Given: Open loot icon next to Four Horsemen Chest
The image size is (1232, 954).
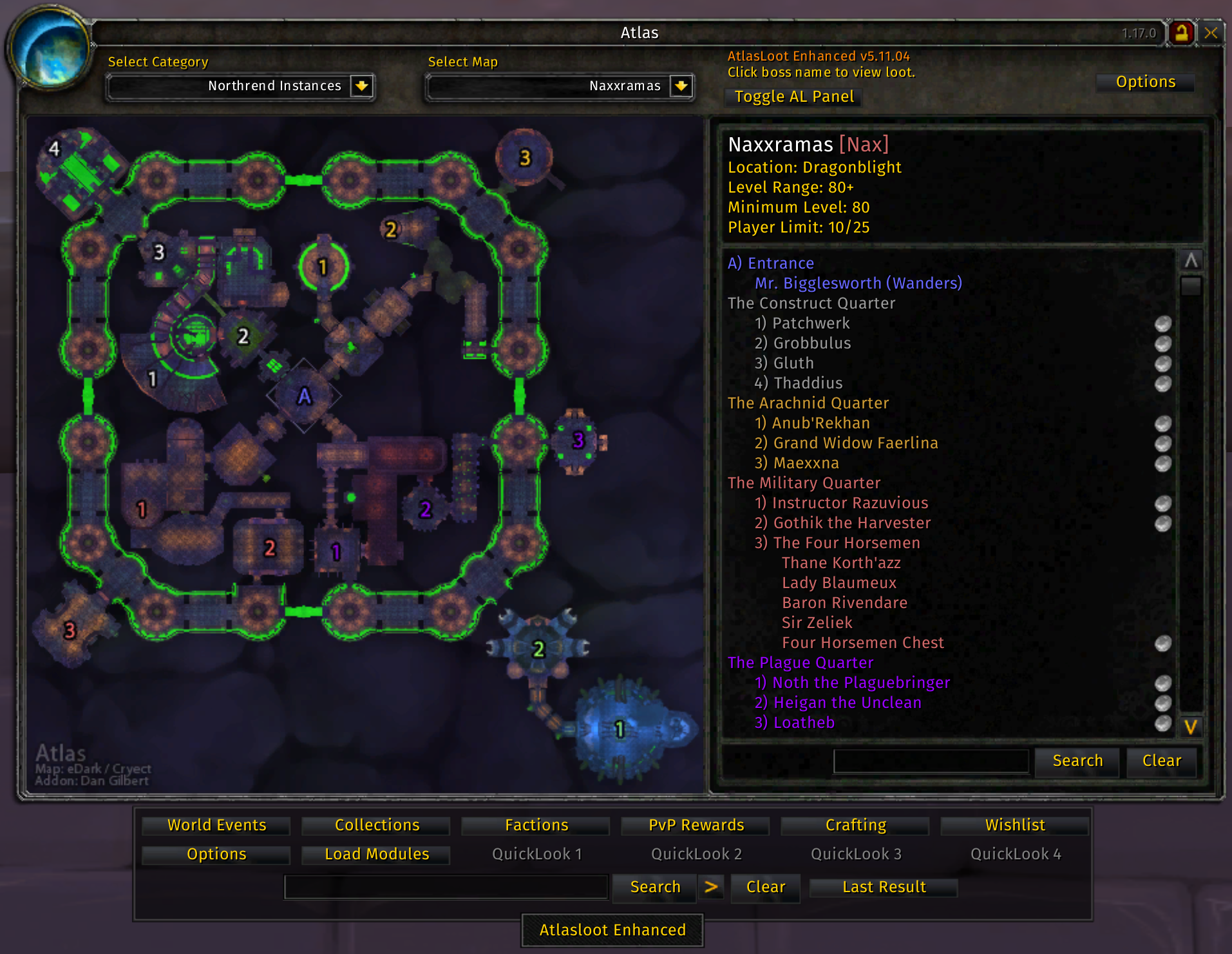Looking at the screenshot, I should point(1162,643).
